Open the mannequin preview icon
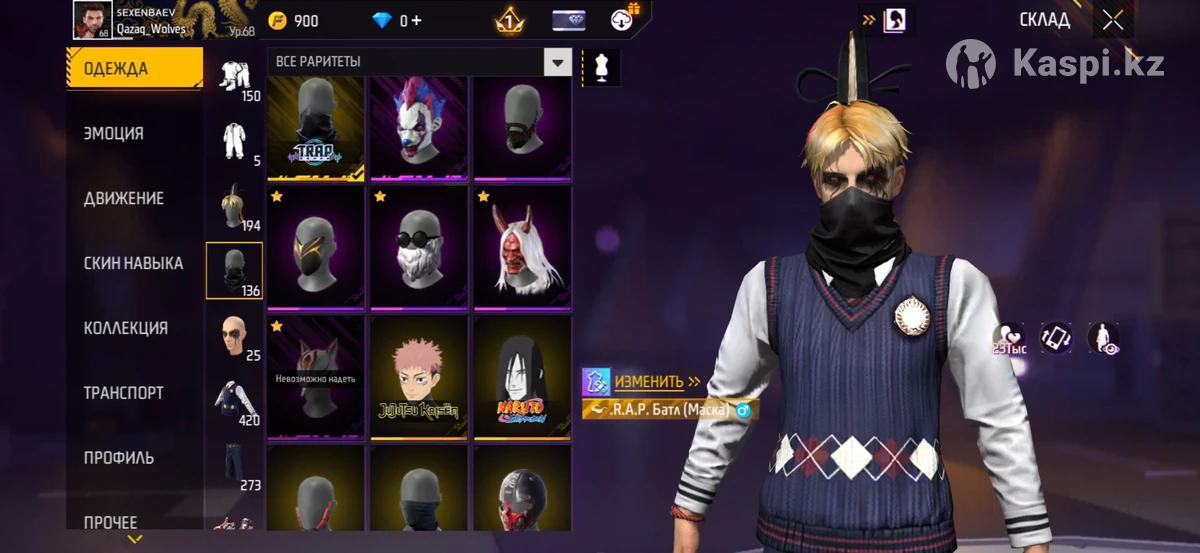This screenshot has width=1200, height=553. point(601,67)
